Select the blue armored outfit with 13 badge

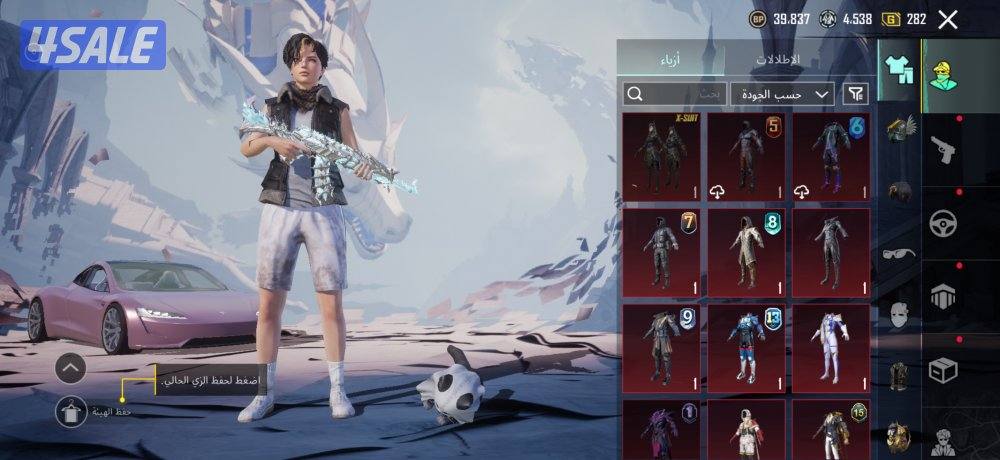coord(746,348)
